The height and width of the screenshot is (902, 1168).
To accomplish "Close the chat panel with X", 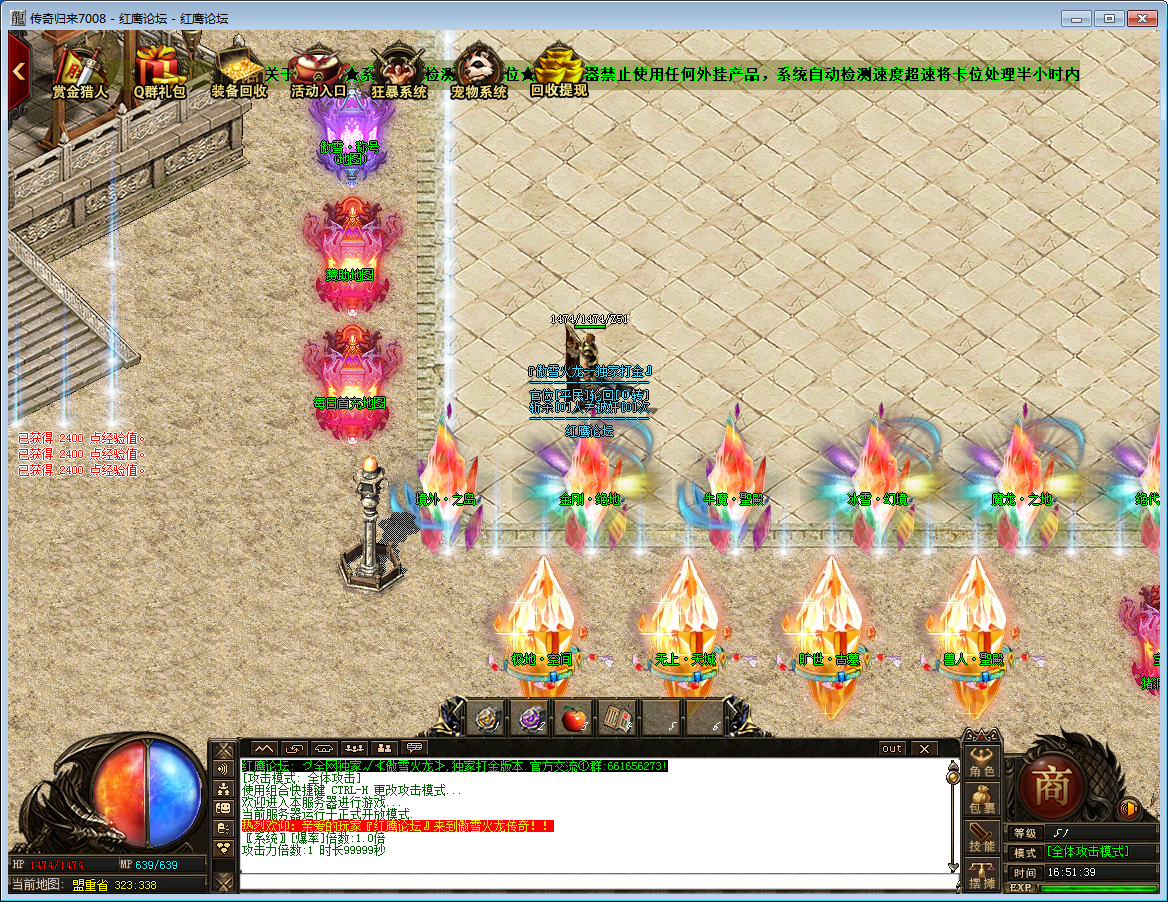I will 923,748.
